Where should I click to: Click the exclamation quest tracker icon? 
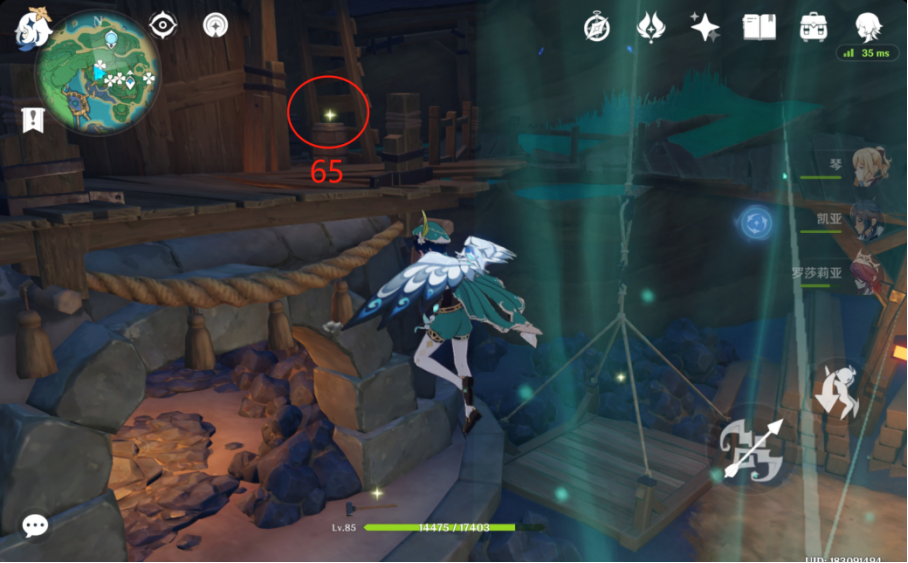(33, 120)
